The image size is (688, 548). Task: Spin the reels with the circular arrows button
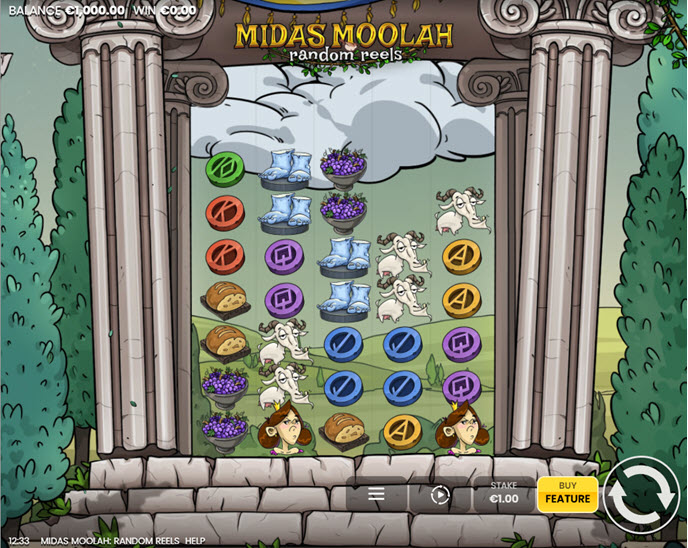pos(640,495)
